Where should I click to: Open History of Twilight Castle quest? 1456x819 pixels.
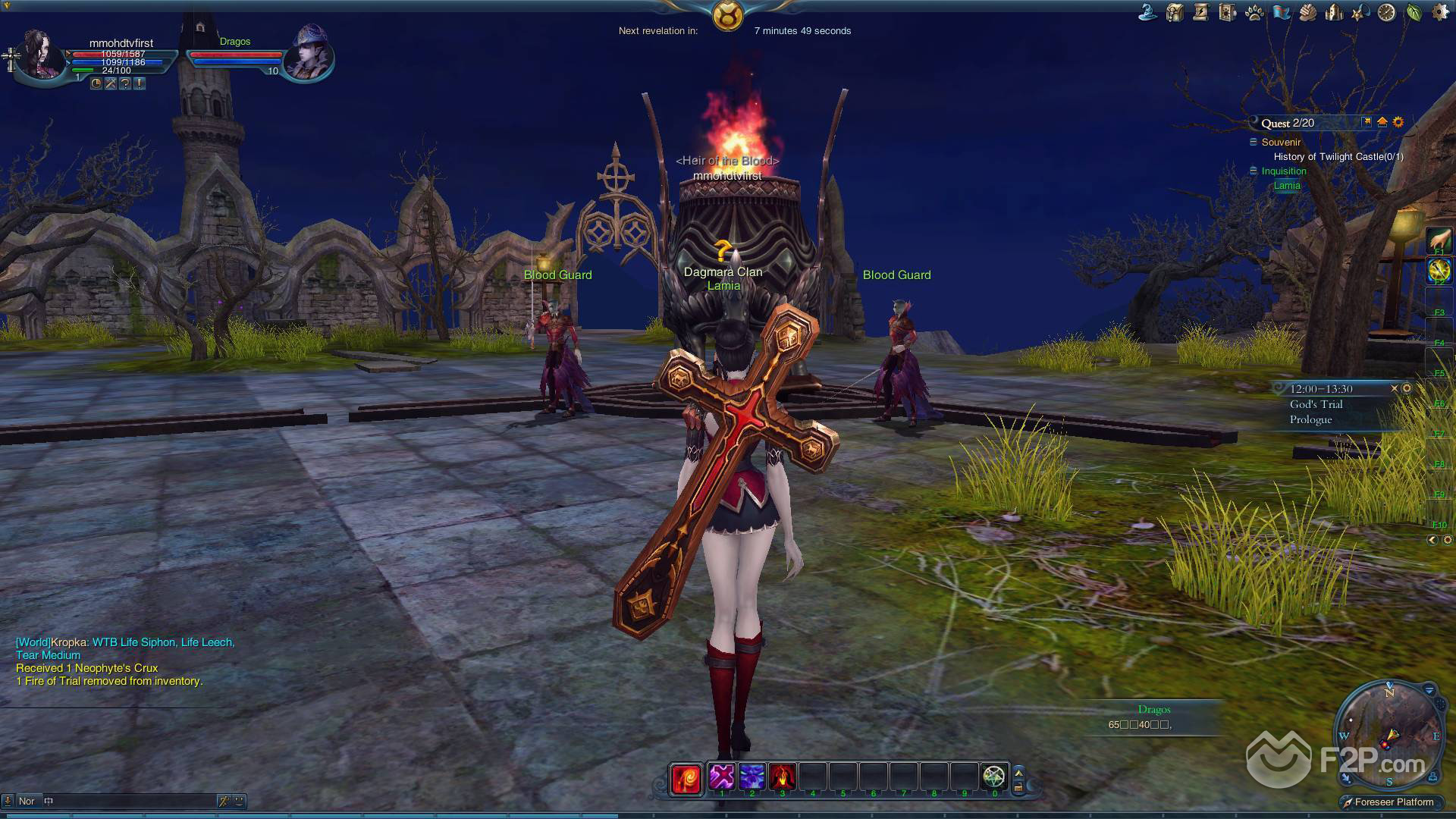tap(1338, 157)
